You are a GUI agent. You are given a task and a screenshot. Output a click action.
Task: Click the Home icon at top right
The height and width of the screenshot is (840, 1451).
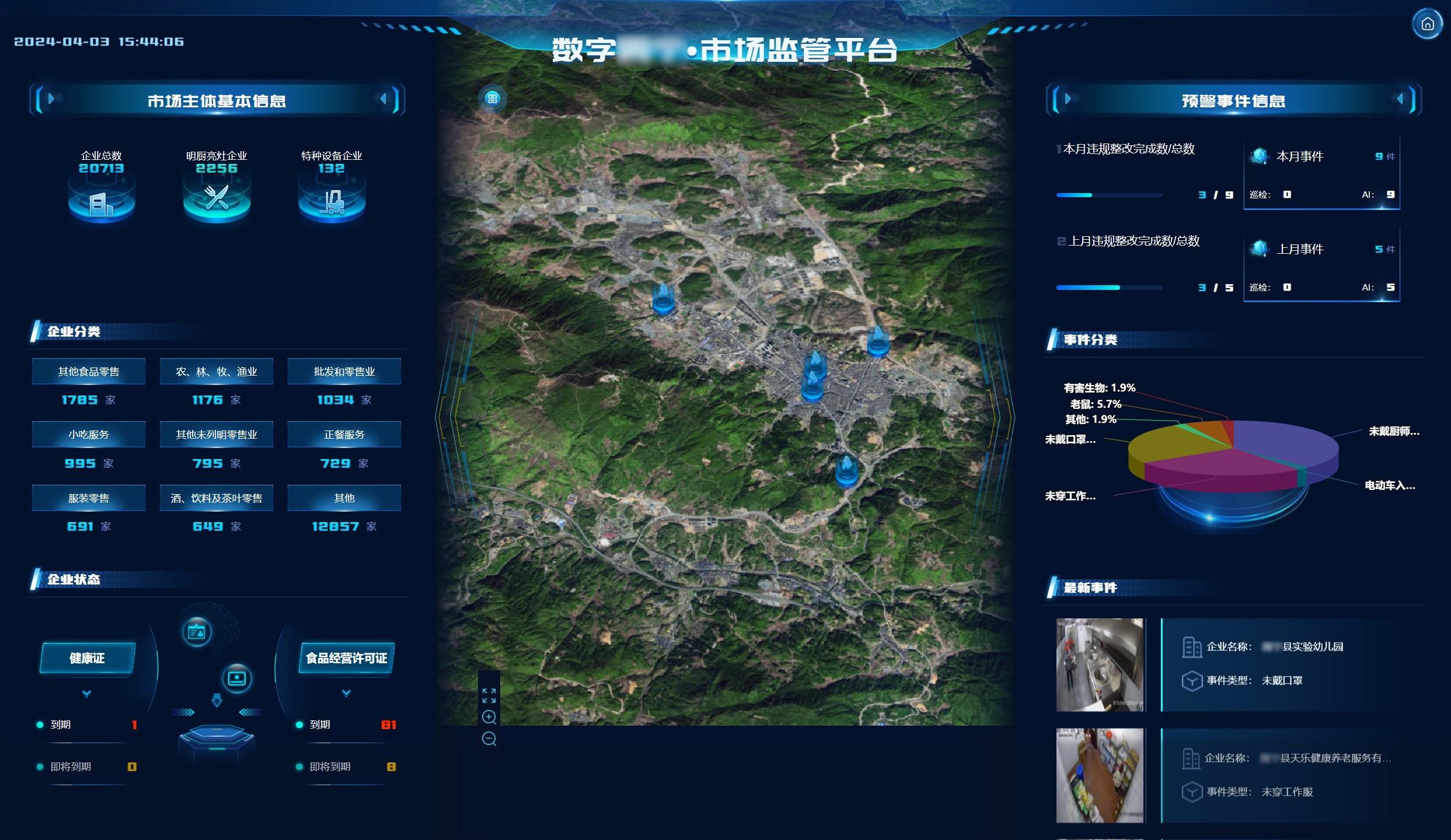point(1428,23)
